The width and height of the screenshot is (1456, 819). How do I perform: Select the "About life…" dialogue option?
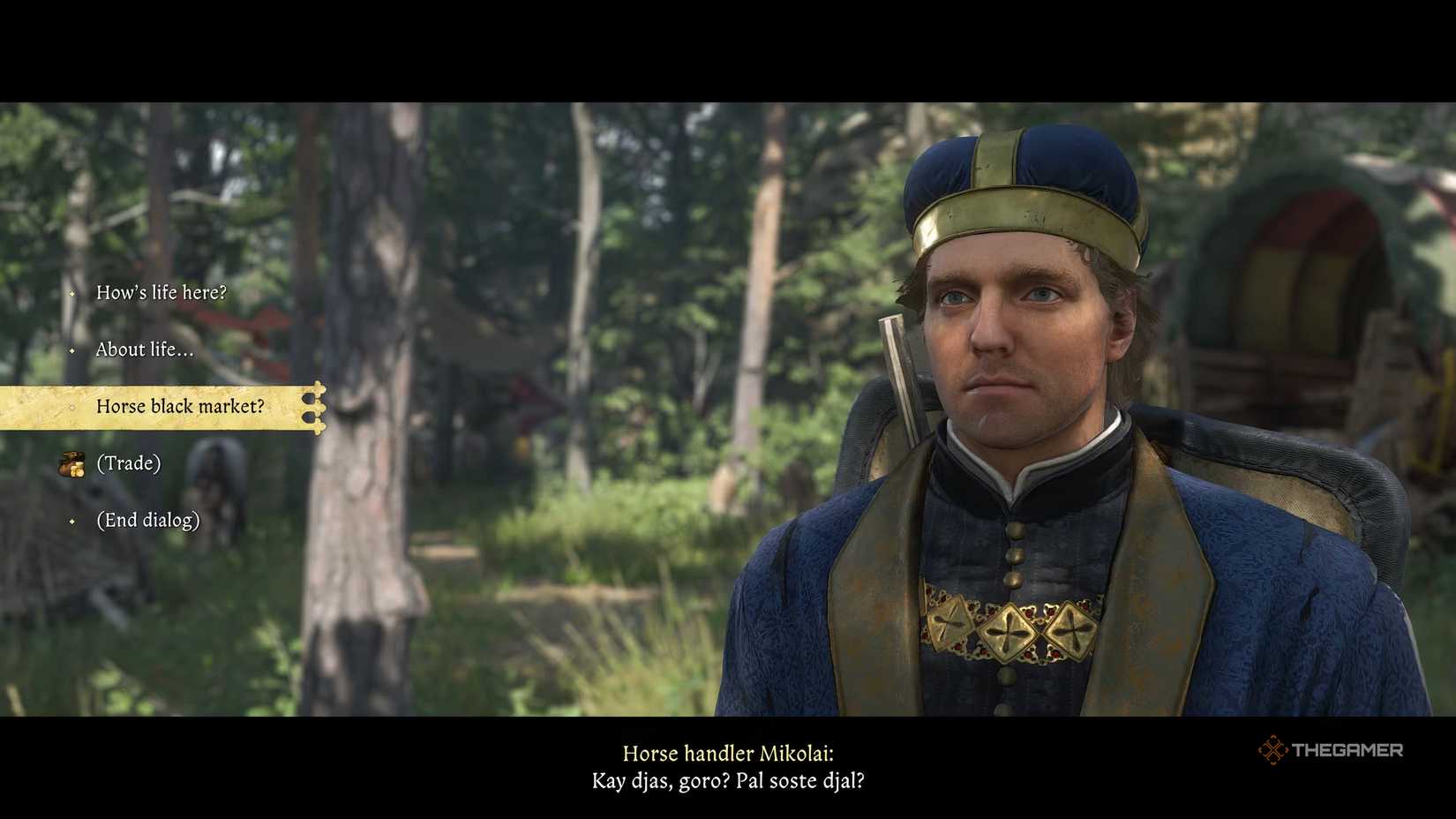(x=144, y=349)
